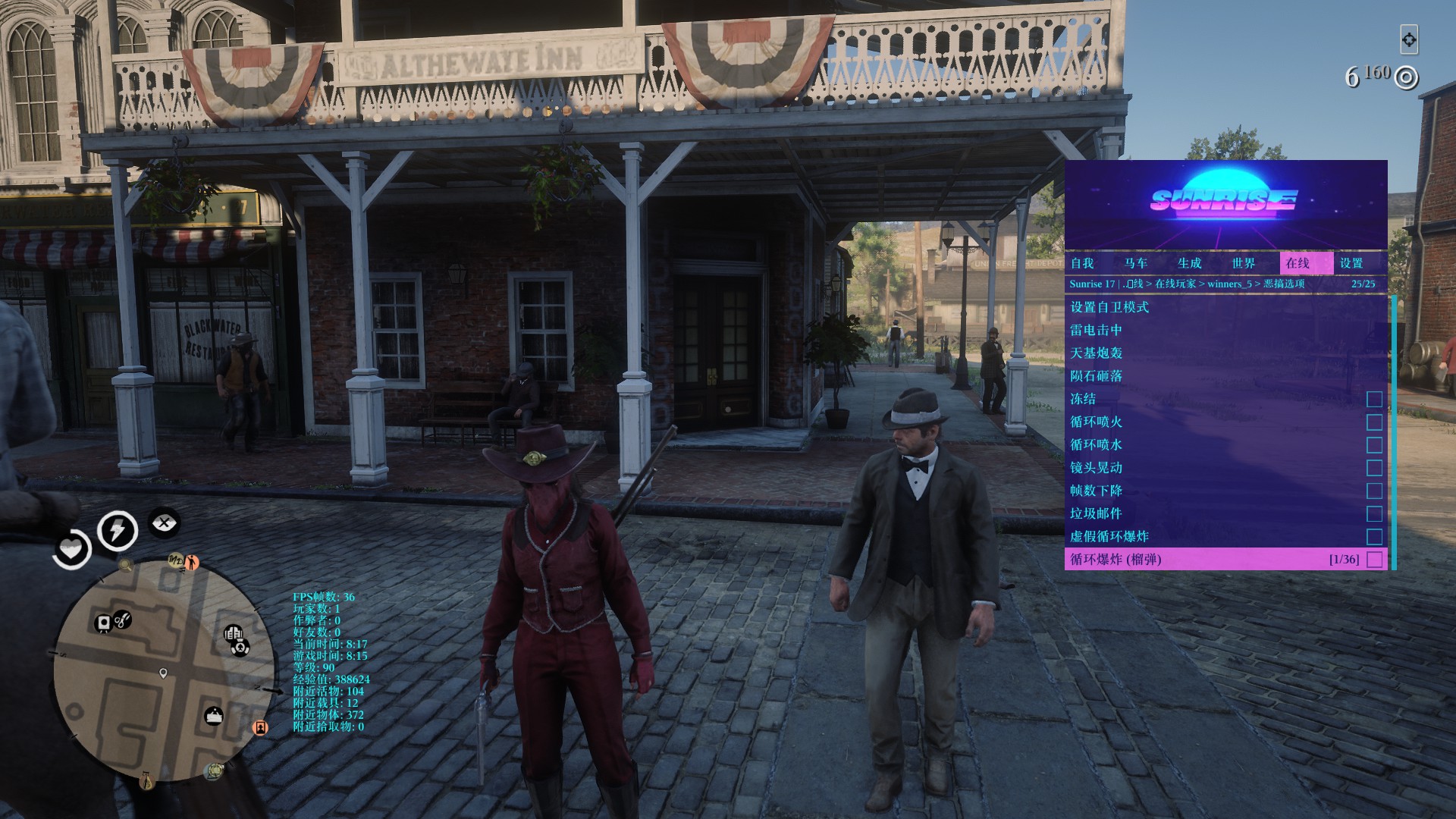Select the 设置自卫模式 menu entry
1456x819 pixels.
pyautogui.click(x=1109, y=307)
